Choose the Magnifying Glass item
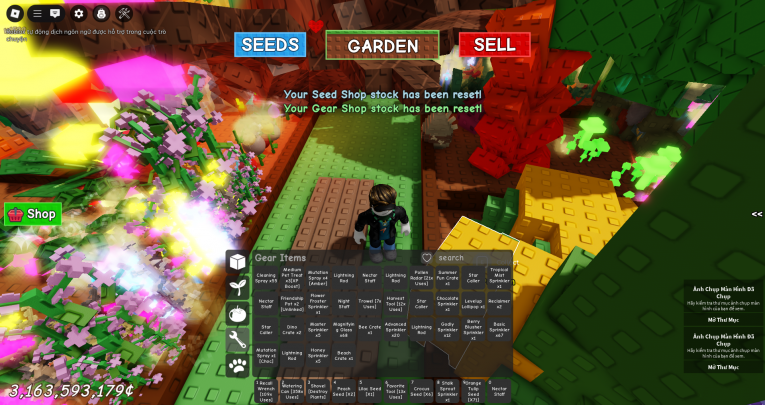 [x=343, y=330]
